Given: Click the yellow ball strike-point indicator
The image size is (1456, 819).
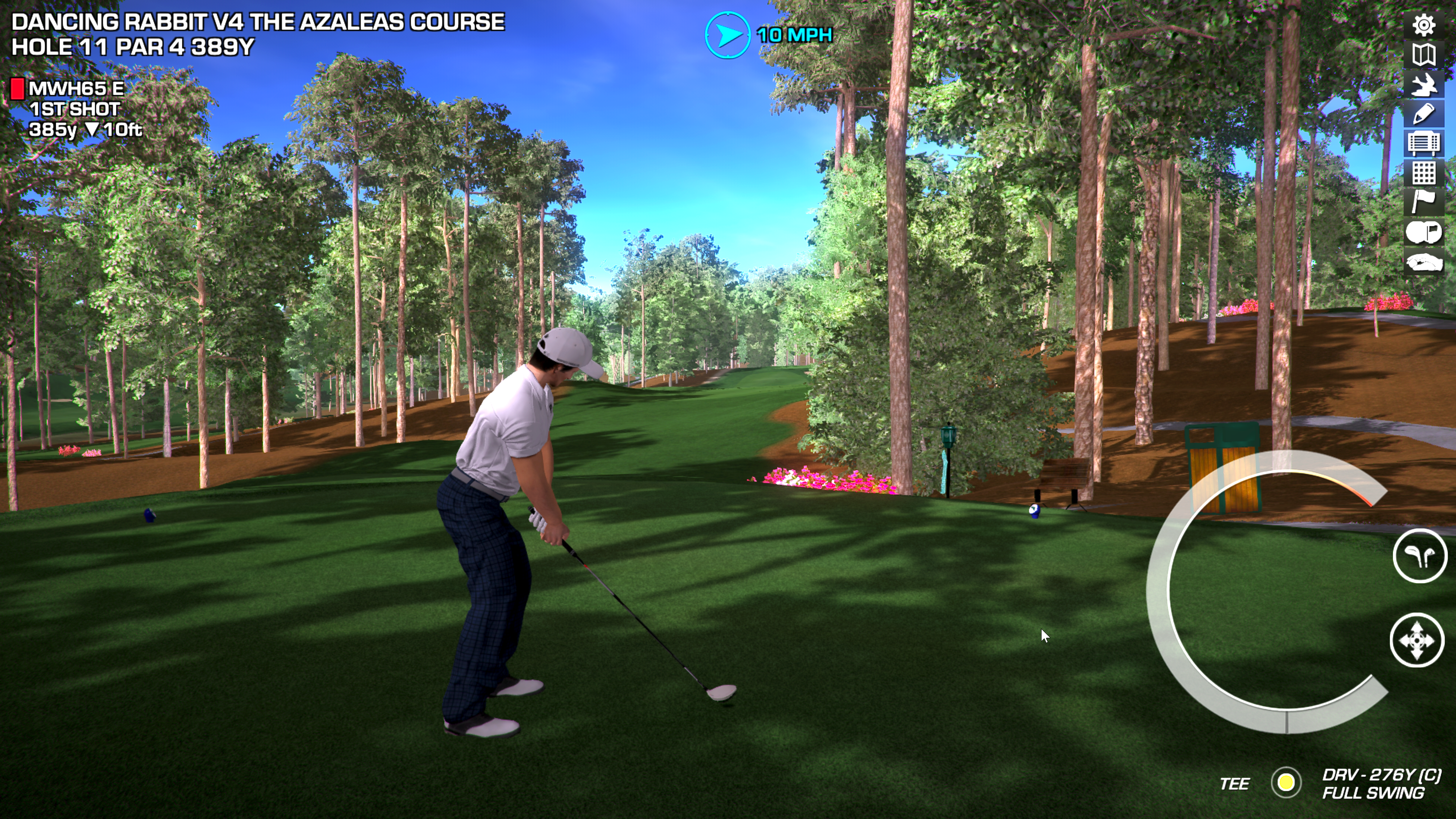Looking at the screenshot, I should 1286,783.
